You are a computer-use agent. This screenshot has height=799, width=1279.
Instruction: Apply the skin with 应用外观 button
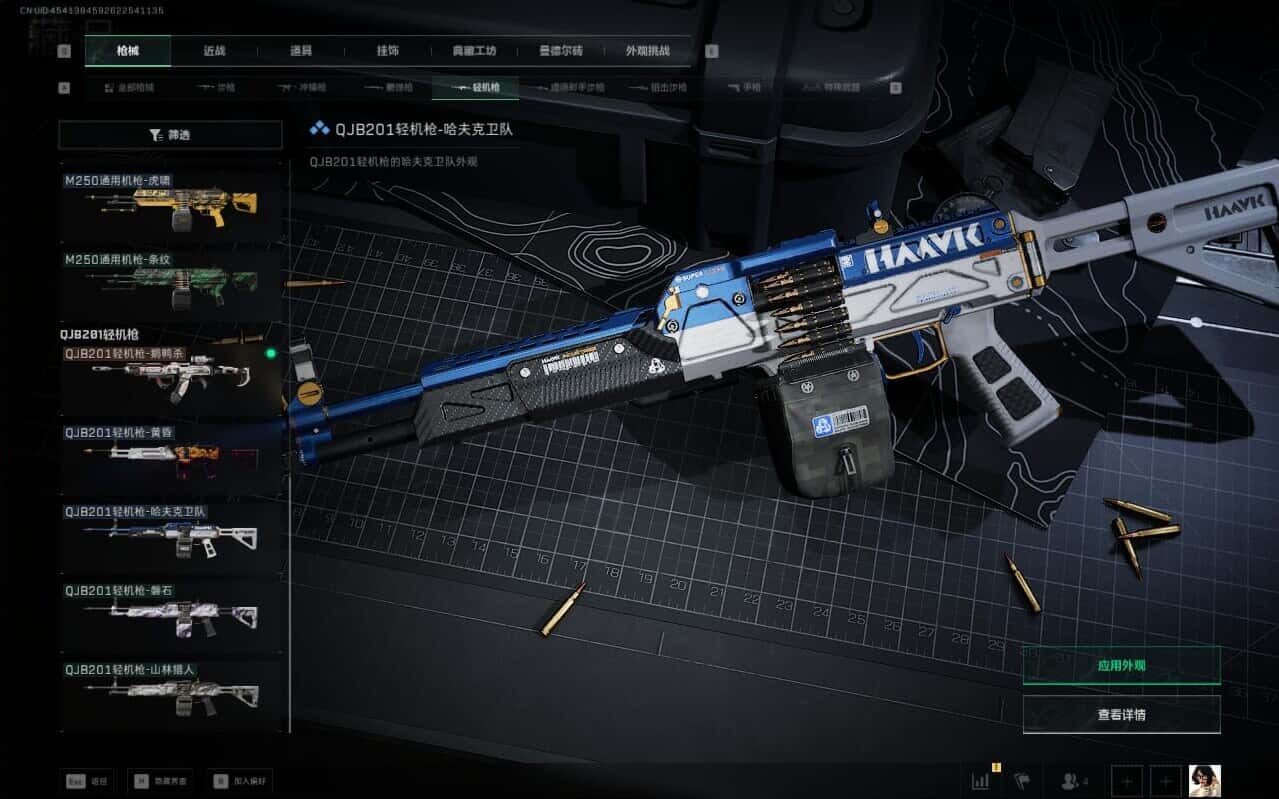click(1121, 665)
